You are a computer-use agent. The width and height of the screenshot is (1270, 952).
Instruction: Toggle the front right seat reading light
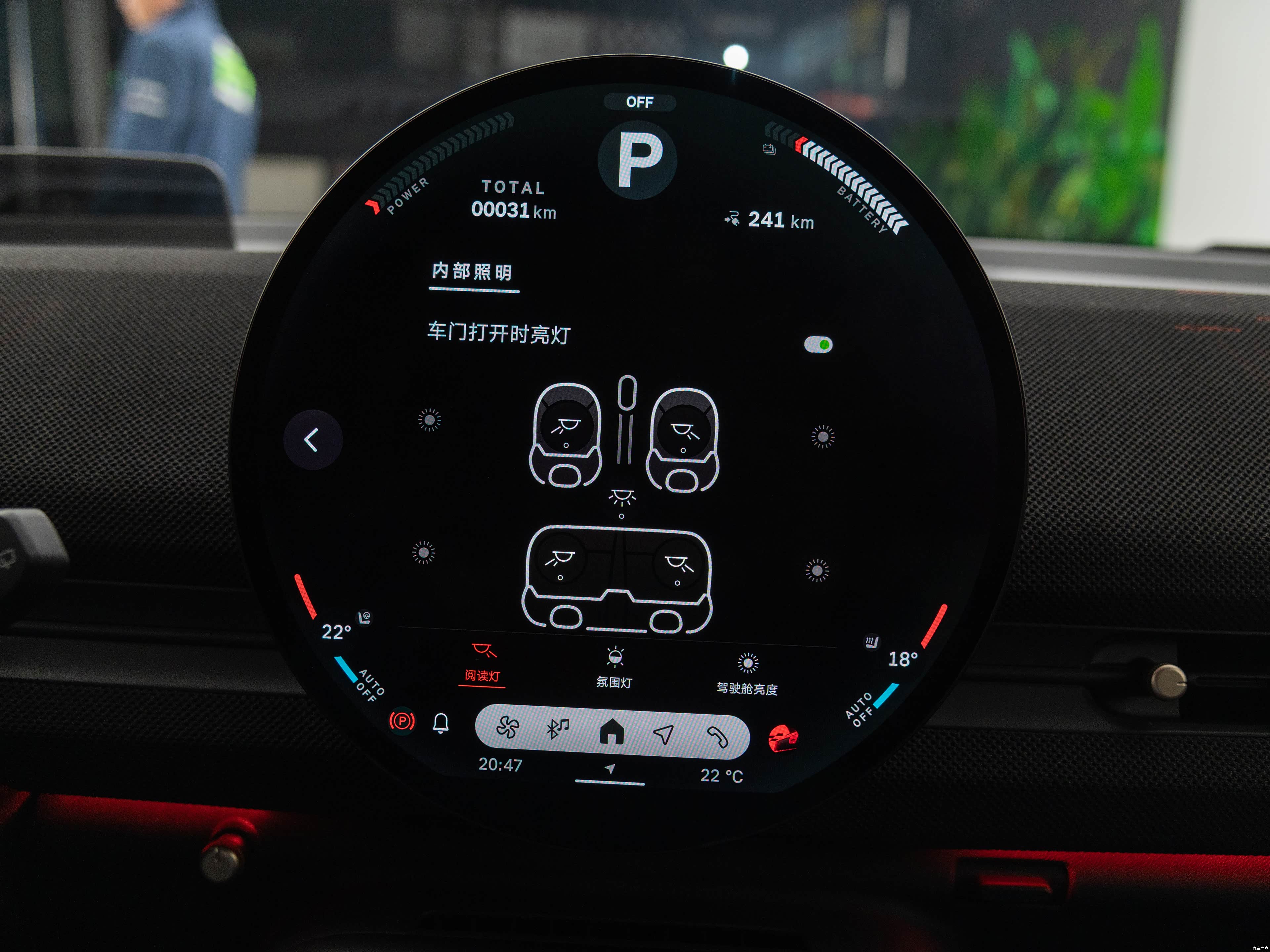tap(683, 431)
